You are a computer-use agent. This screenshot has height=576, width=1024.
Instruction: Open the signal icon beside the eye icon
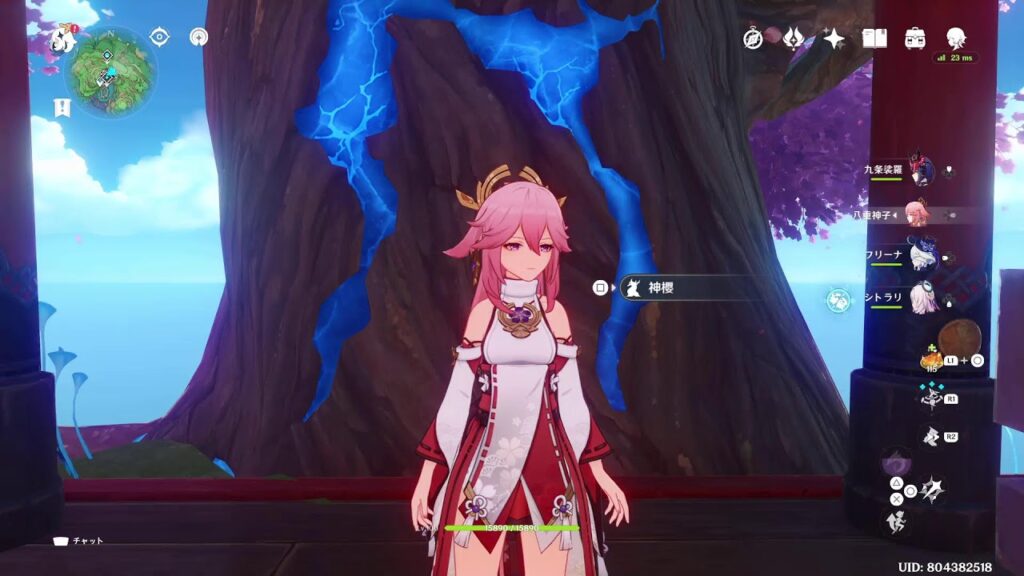tap(198, 37)
